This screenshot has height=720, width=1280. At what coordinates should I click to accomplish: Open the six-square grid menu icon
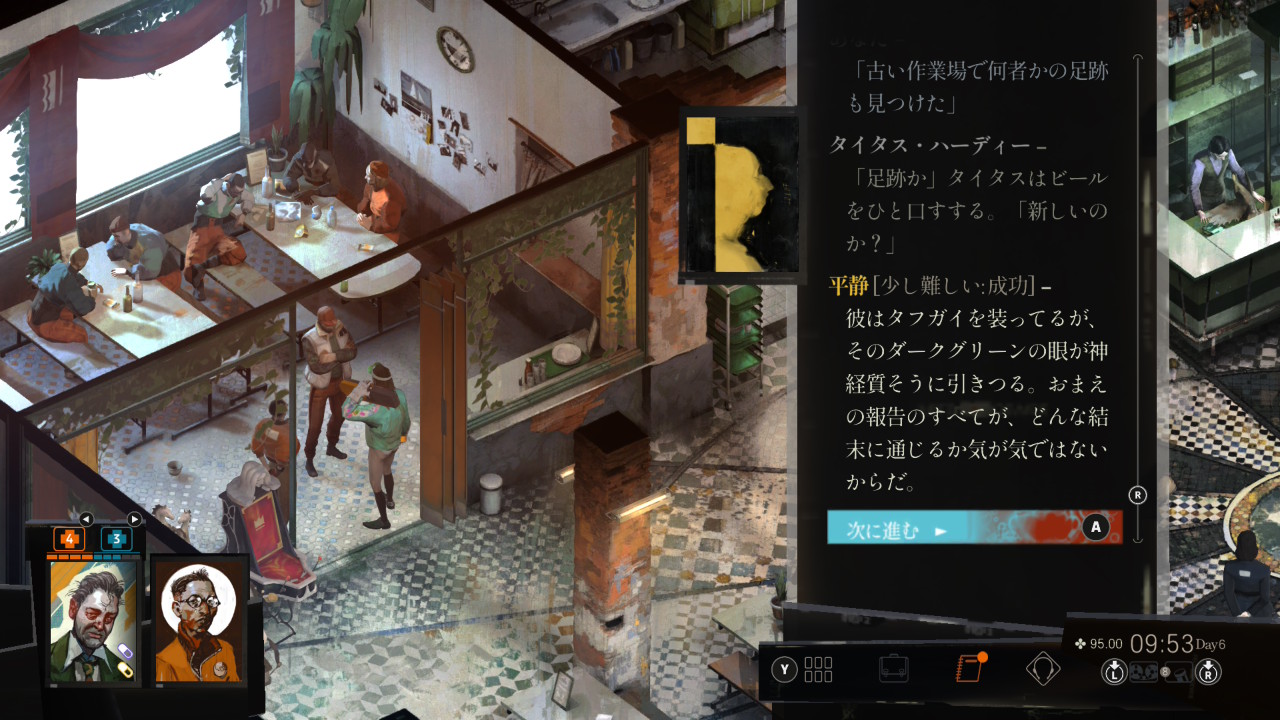[x=817, y=669]
